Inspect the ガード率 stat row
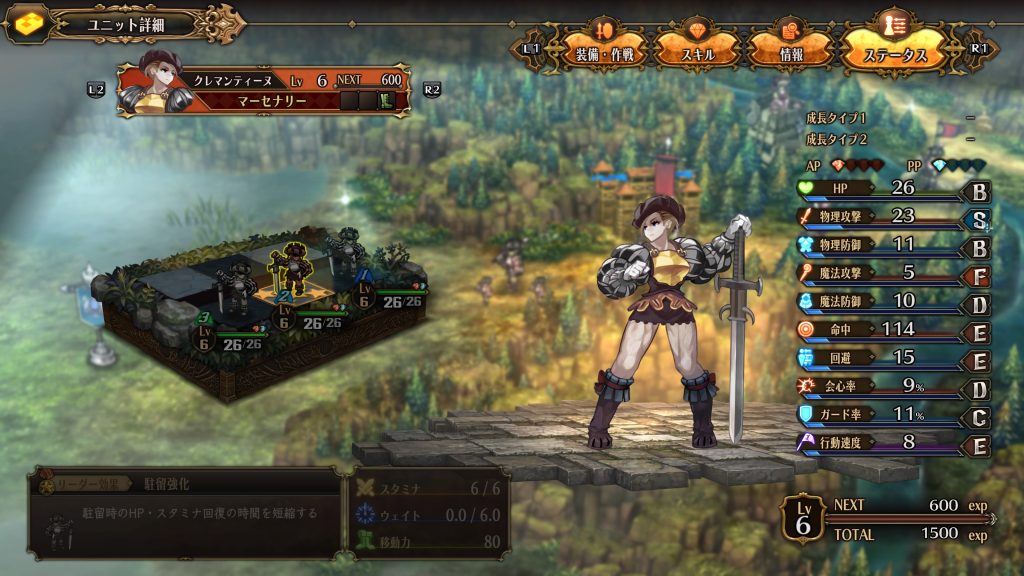 [880, 414]
